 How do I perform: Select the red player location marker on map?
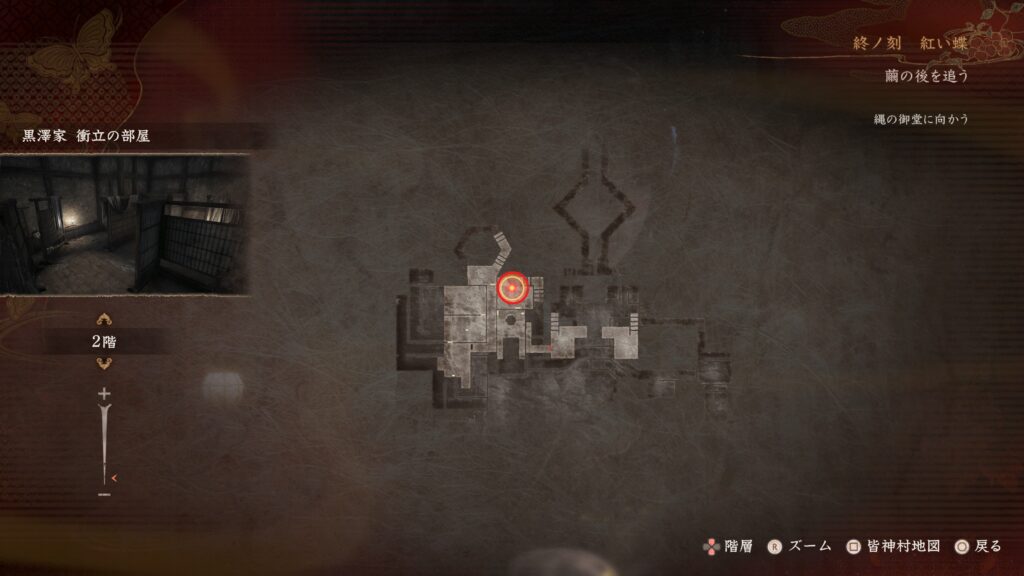512,289
